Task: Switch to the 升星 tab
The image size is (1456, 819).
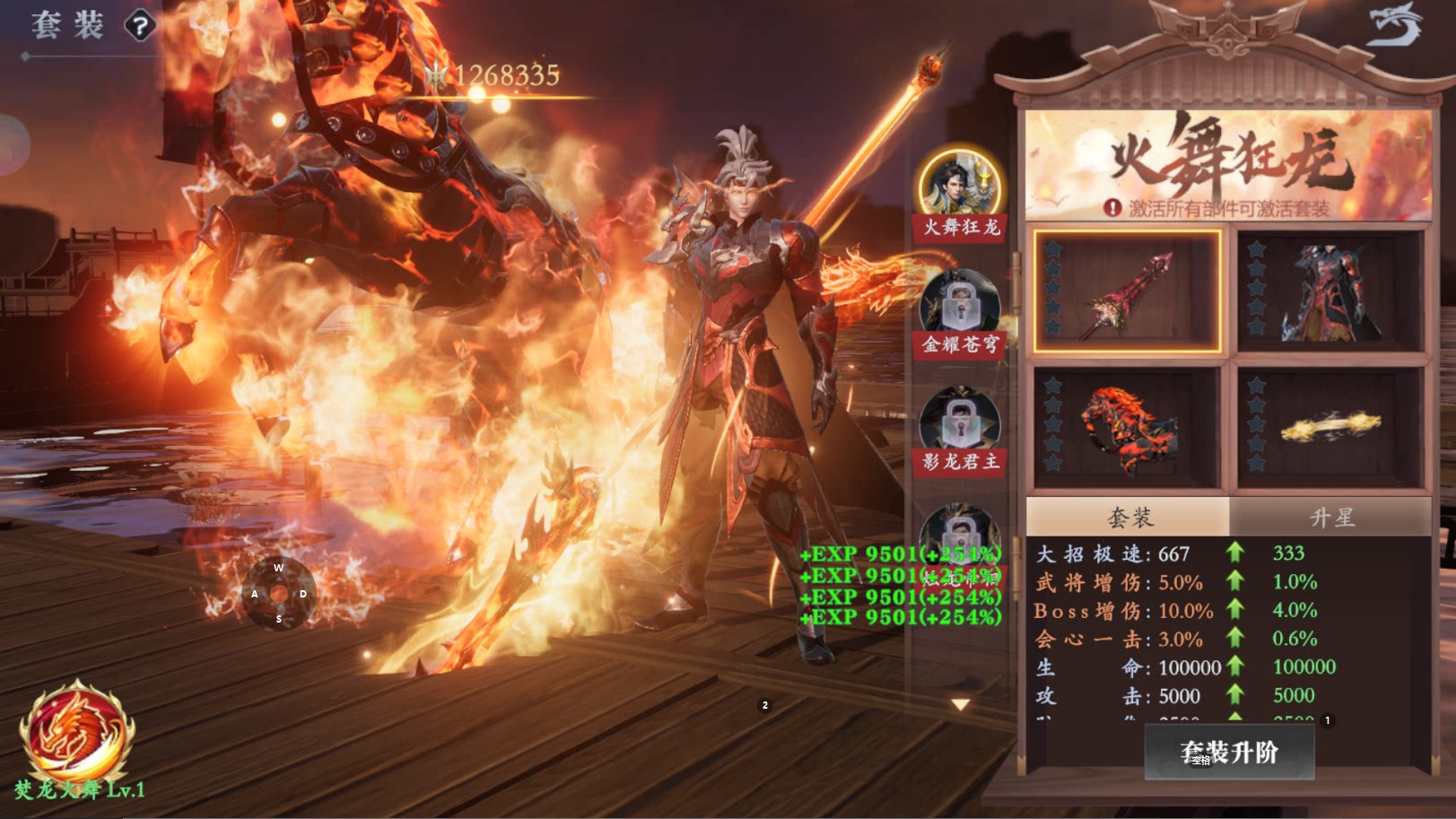Action: click(1331, 517)
